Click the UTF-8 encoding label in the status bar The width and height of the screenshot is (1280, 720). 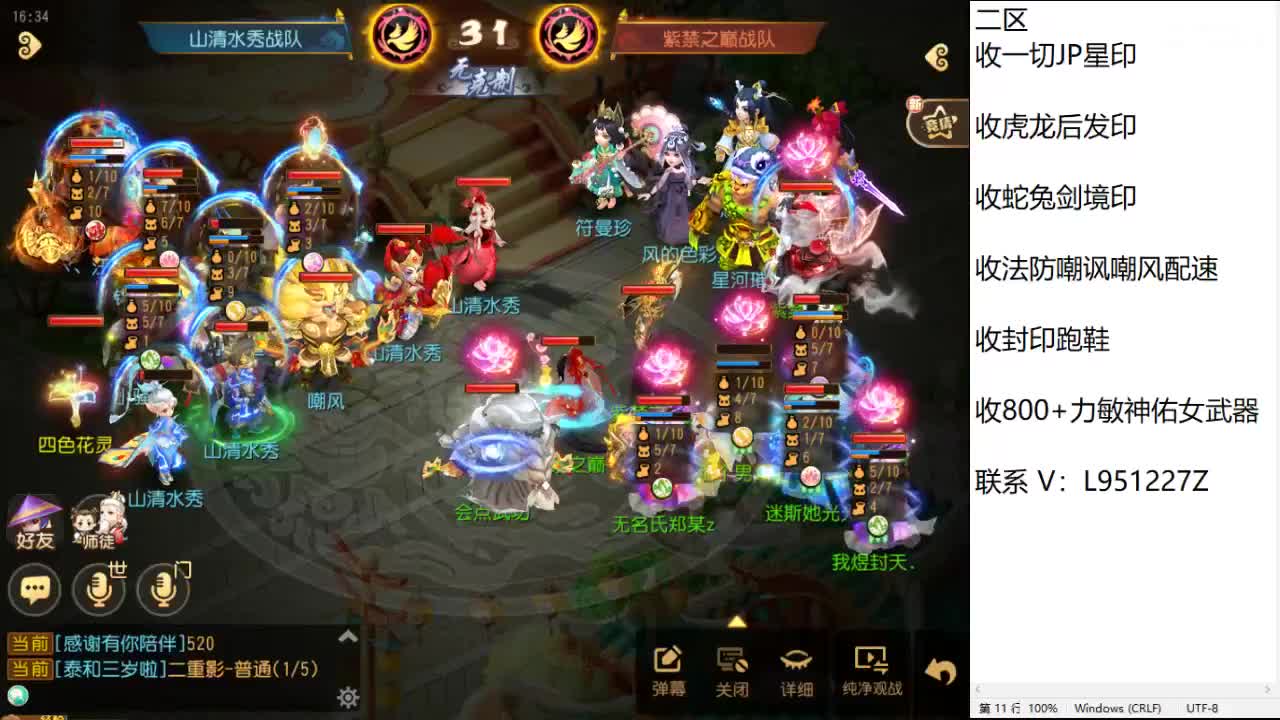point(1200,707)
